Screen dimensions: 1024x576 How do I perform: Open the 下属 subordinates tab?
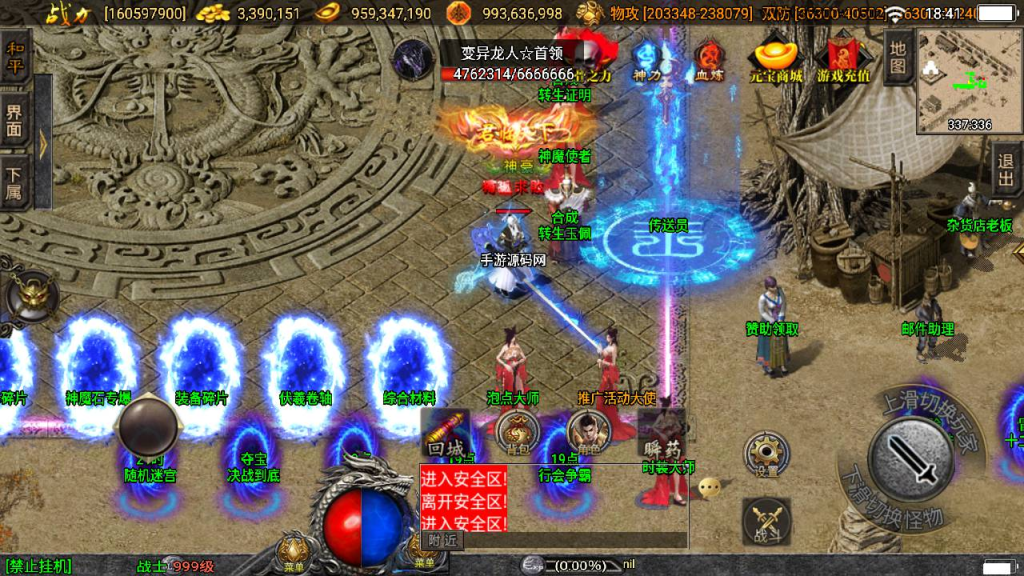15,184
